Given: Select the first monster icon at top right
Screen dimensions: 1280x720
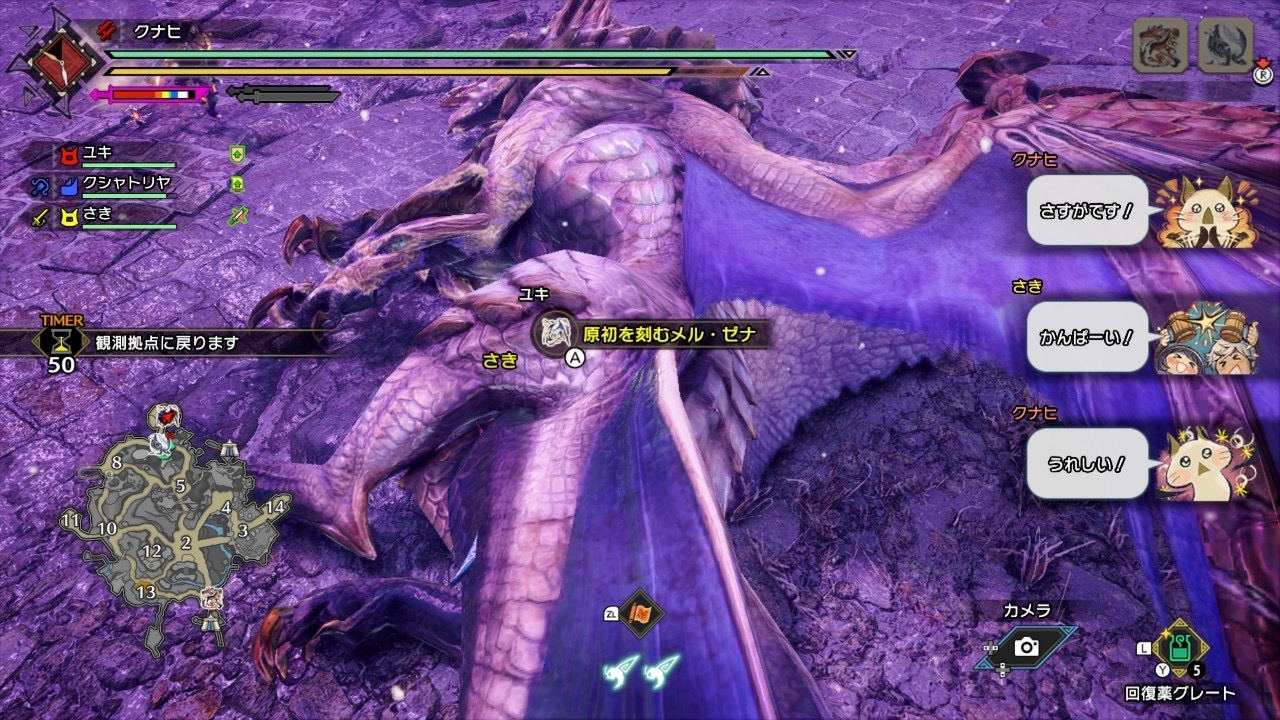Looking at the screenshot, I should click(x=1160, y=46).
